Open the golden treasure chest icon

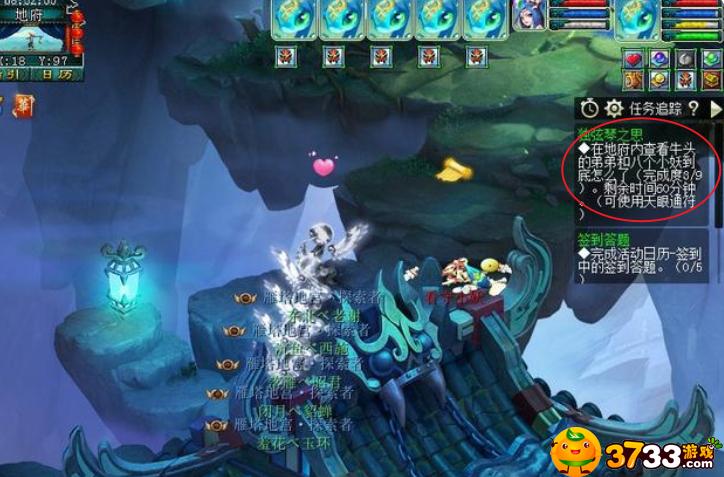711,81
